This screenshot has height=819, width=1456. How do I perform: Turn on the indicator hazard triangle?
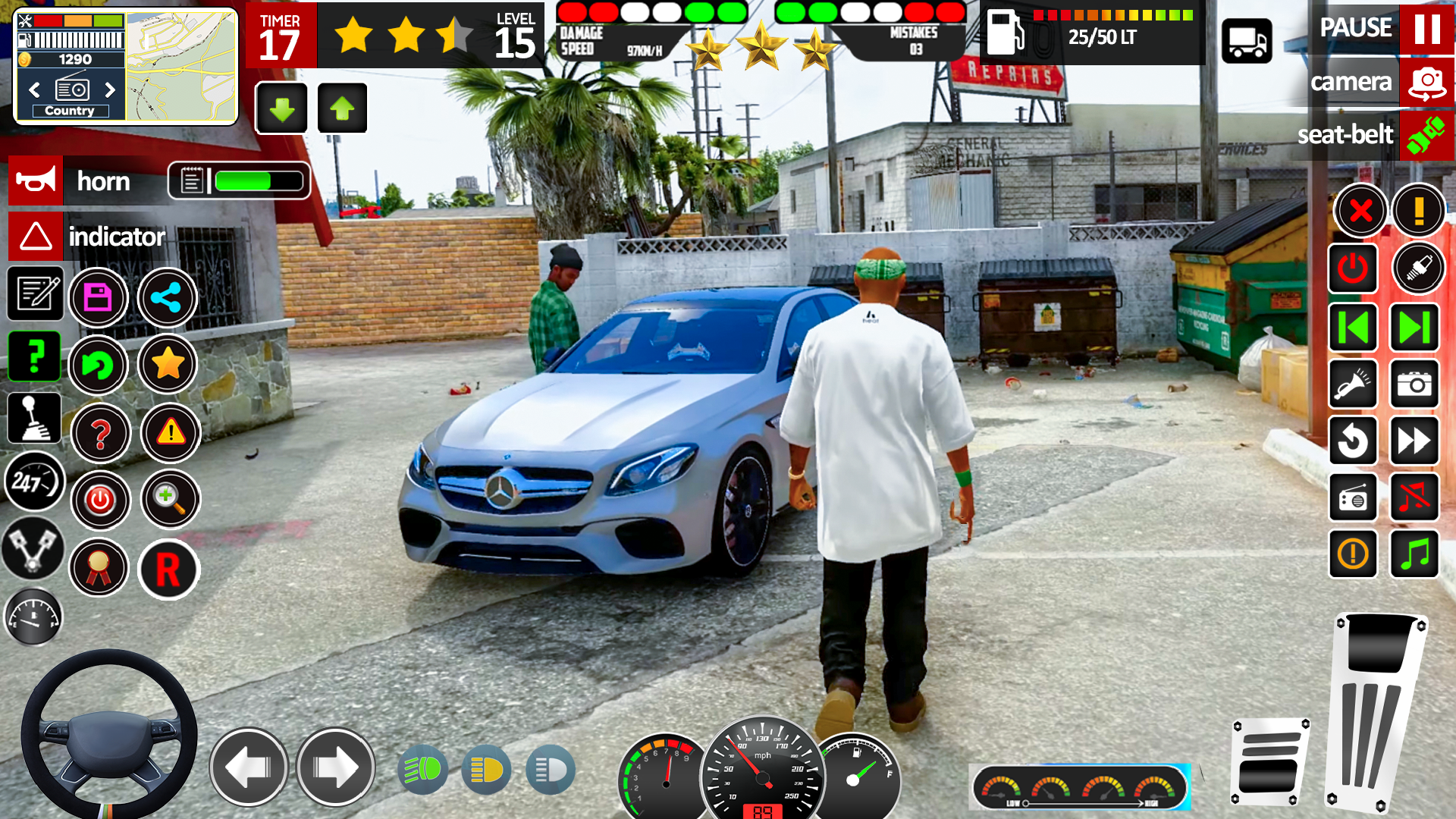pyautogui.click(x=36, y=237)
